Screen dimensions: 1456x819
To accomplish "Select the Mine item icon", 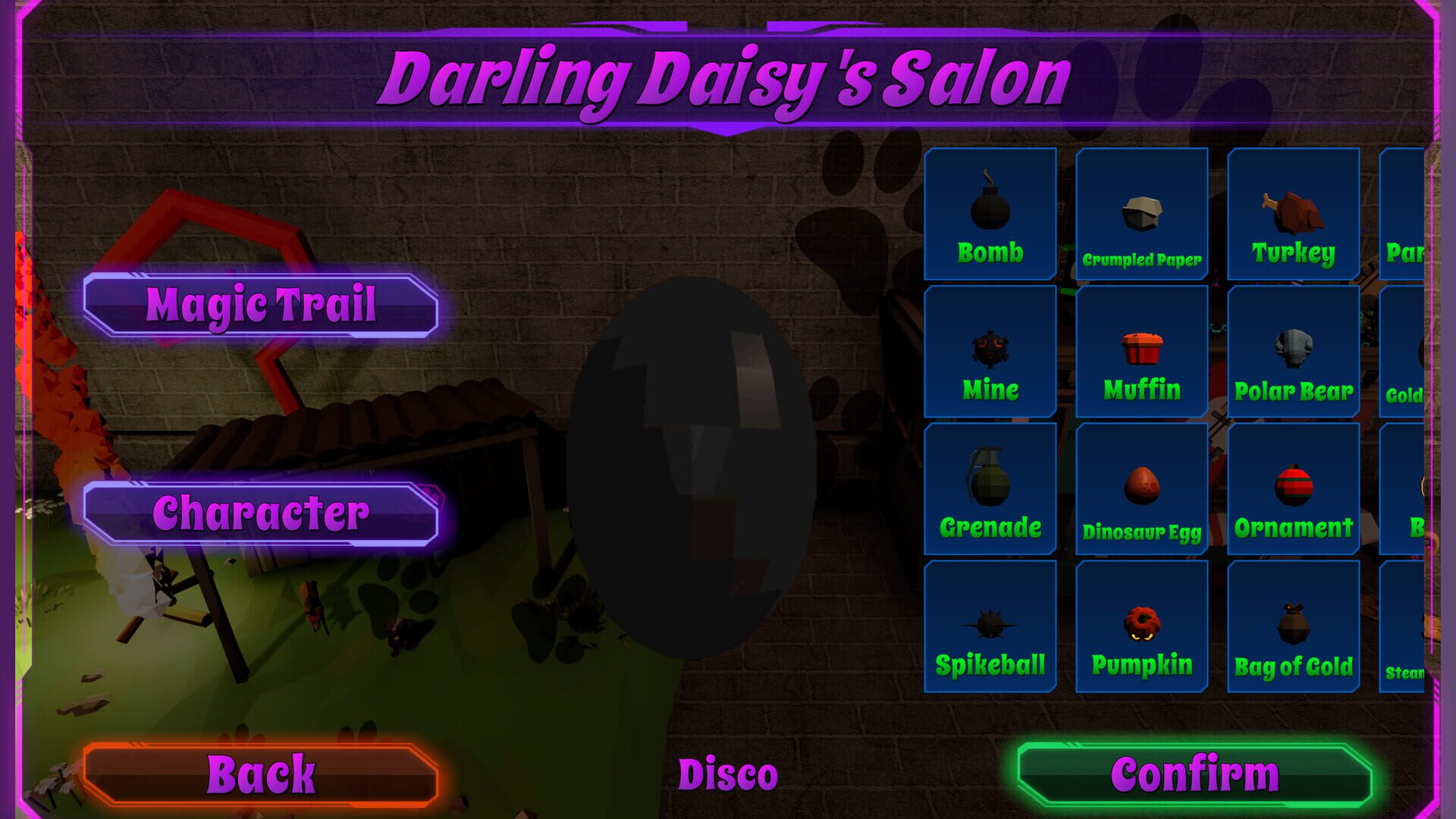I will point(990,350).
